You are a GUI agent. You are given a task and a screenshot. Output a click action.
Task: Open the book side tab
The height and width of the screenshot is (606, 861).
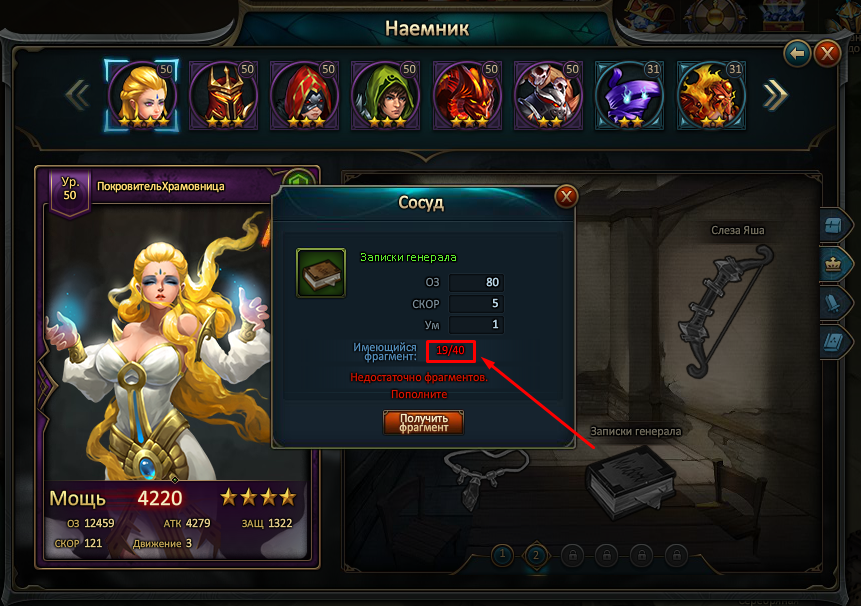pyautogui.click(x=833, y=341)
